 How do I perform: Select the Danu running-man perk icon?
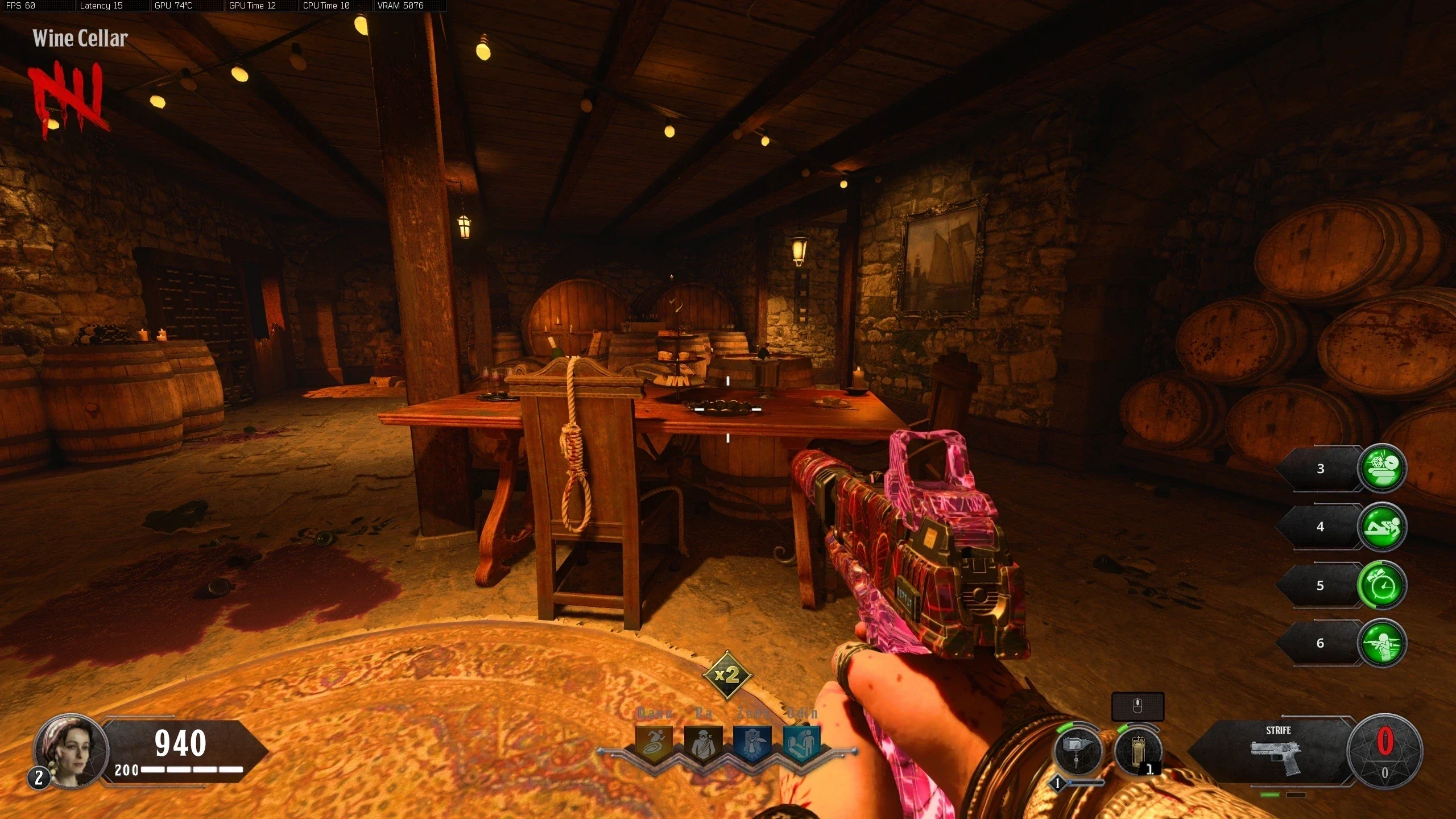pyautogui.click(x=654, y=742)
